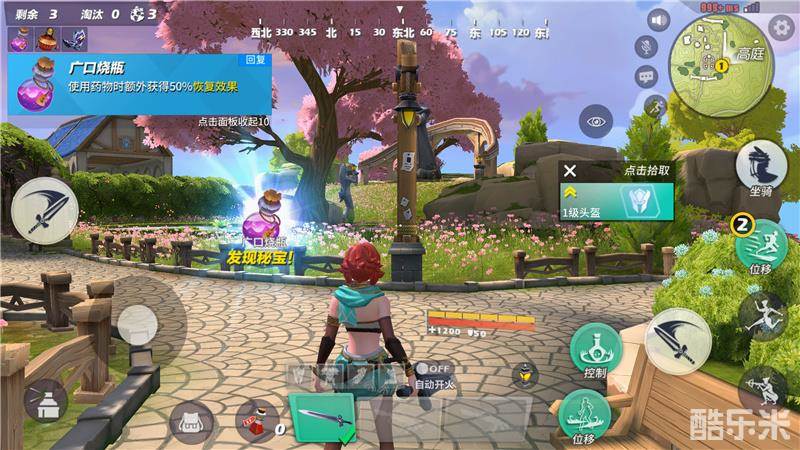Toggle the speaker sound button
The height and width of the screenshot is (450, 800).
pyautogui.click(x=657, y=20)
